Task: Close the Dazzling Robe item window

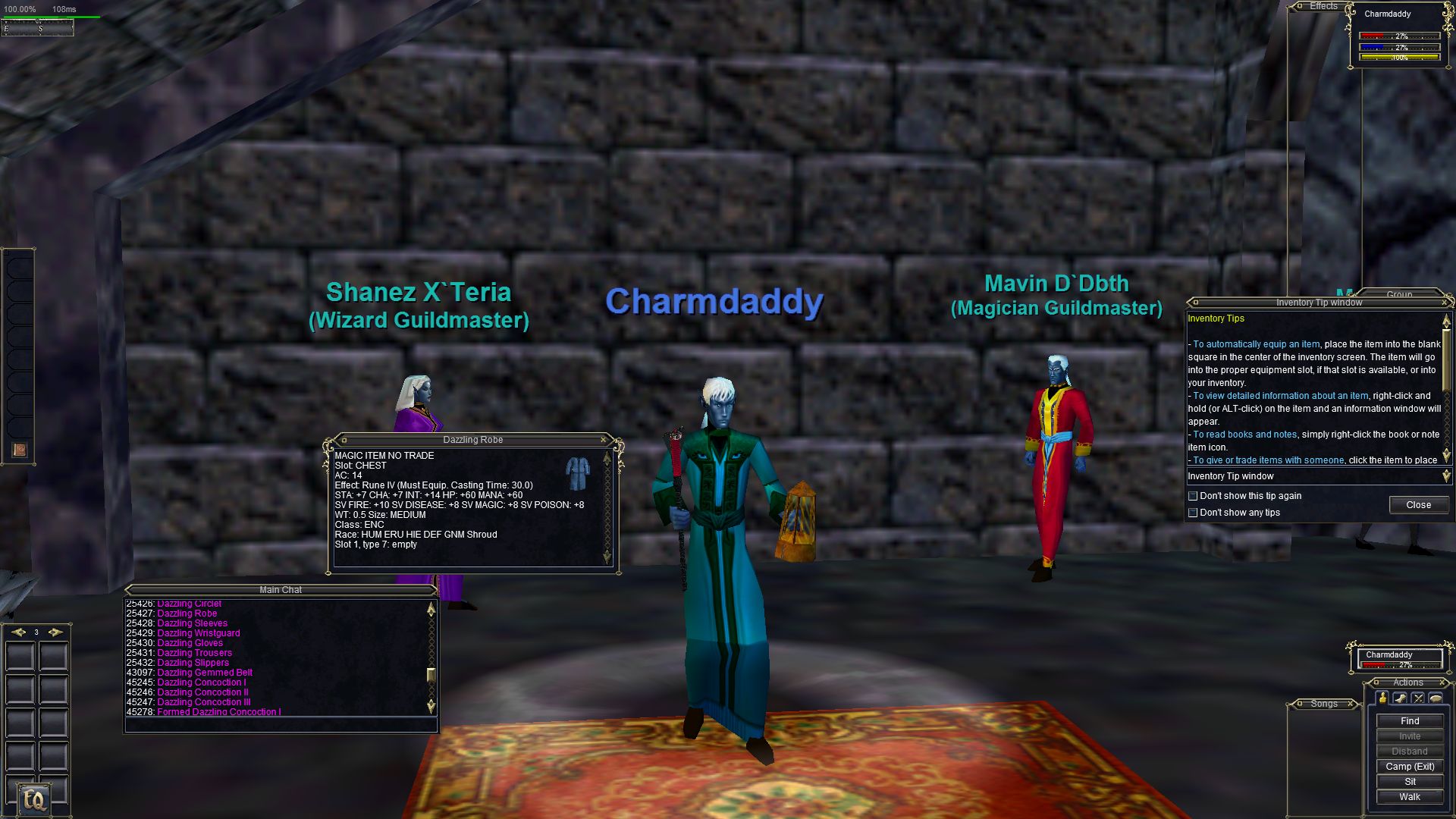Action: [604, 440]
